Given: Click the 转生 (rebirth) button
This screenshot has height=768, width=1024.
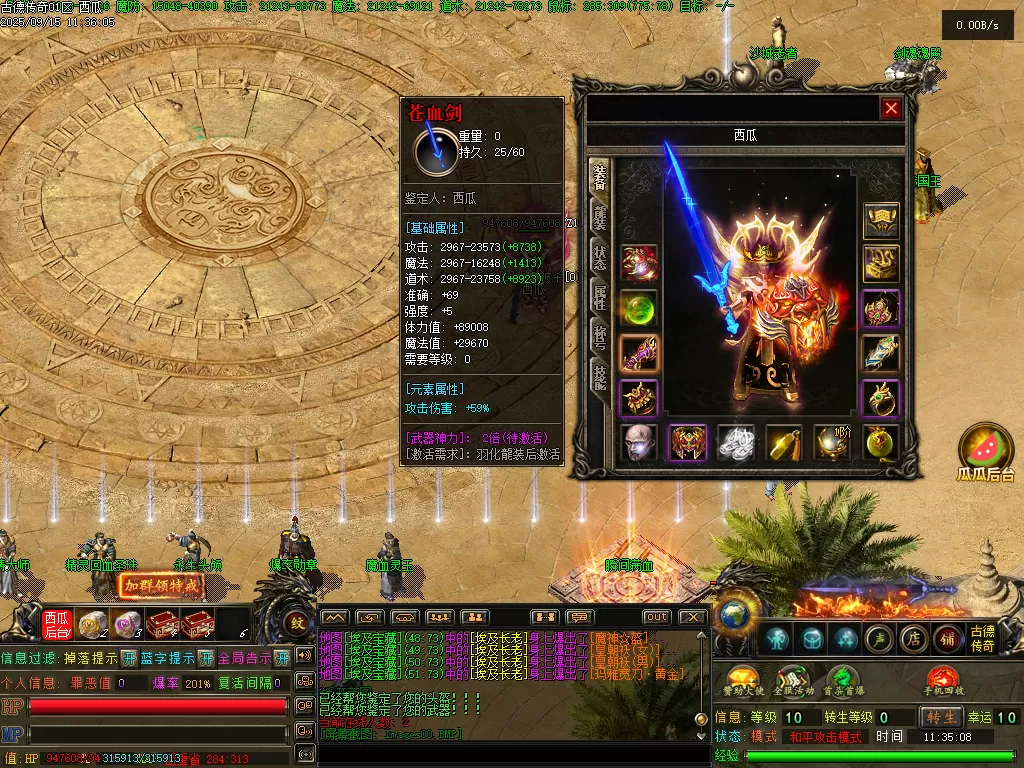Looking at the screenshot, I should point(942,717).
